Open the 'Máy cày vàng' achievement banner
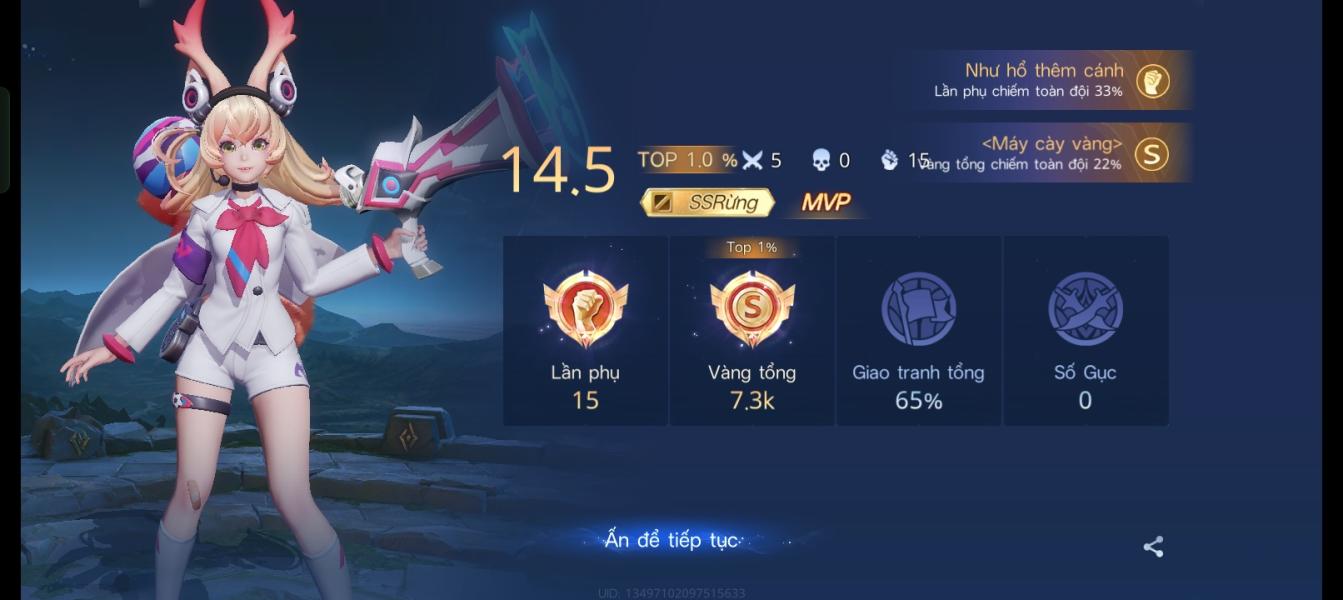 pyautogui.click(x=1050, y=153)
